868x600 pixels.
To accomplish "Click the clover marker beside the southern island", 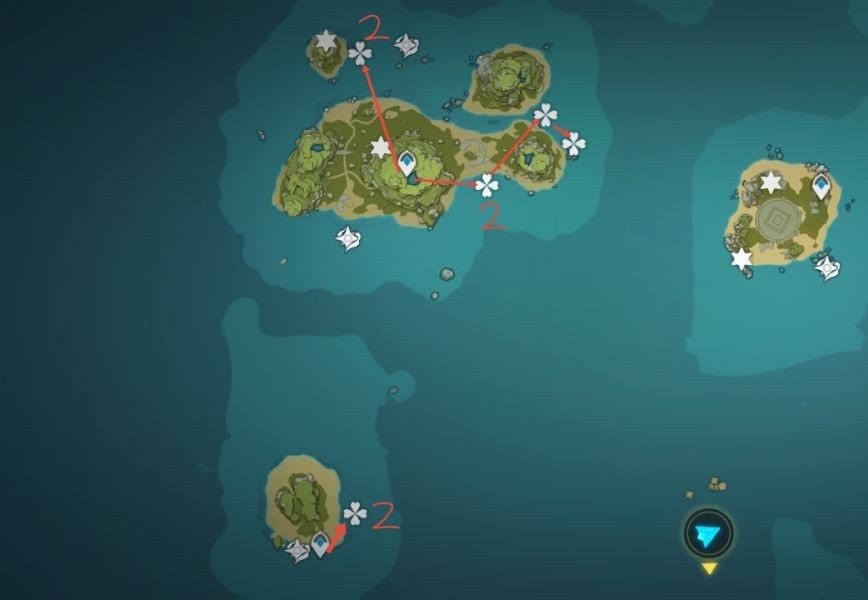I will coord(355,514).
